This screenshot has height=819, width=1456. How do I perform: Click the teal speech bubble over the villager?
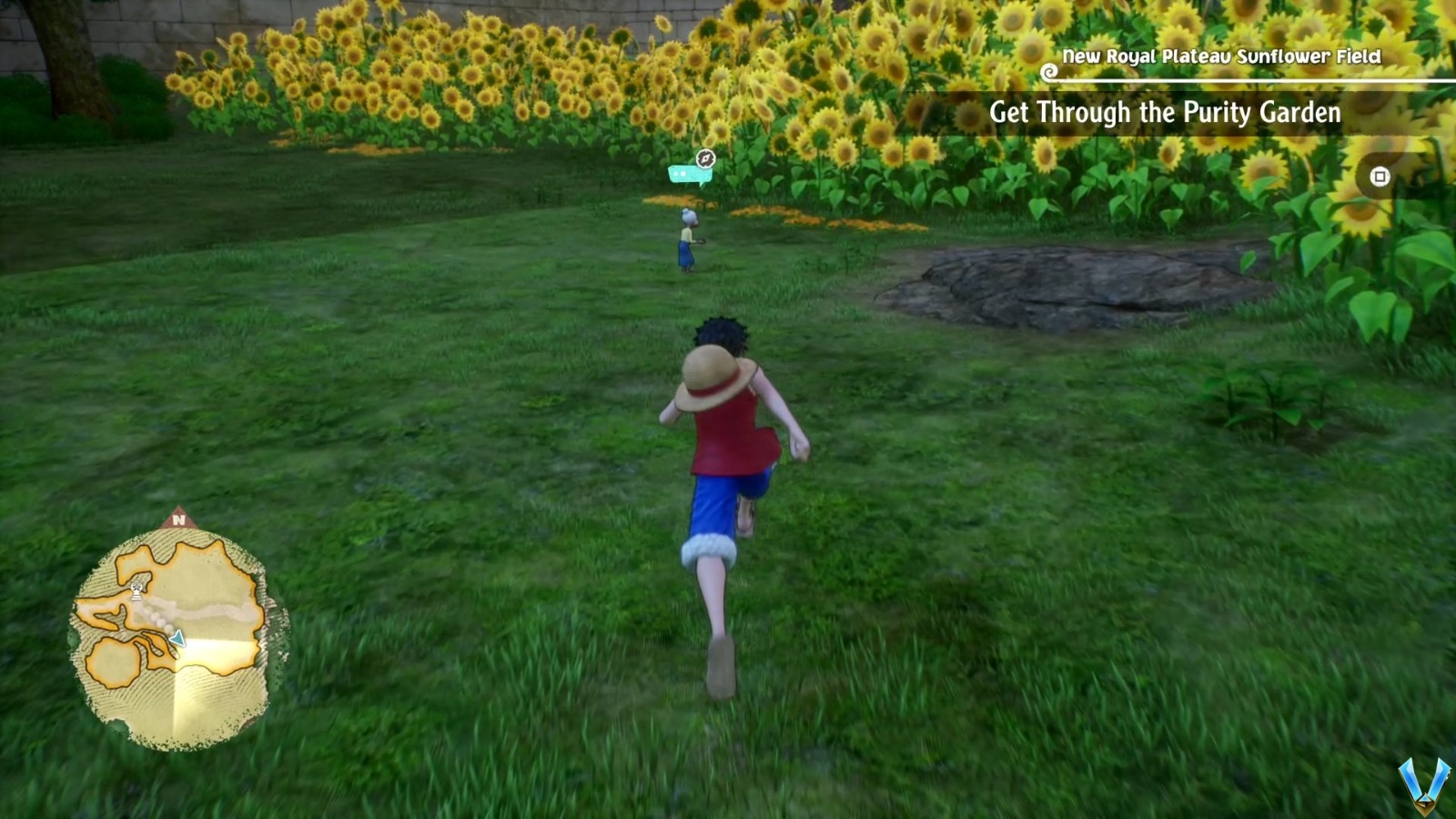(684, 175)
